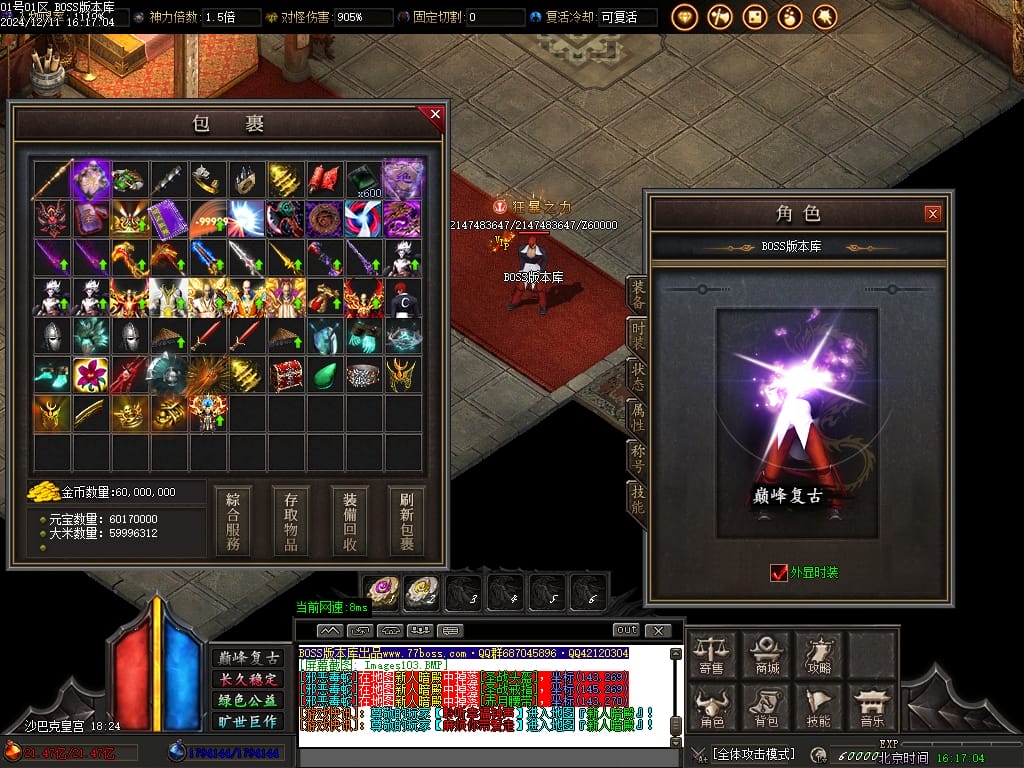Screen dimensions: 1024x768
Task: Refresh the bag with 刷新包裹
Action: click(407, 521)
